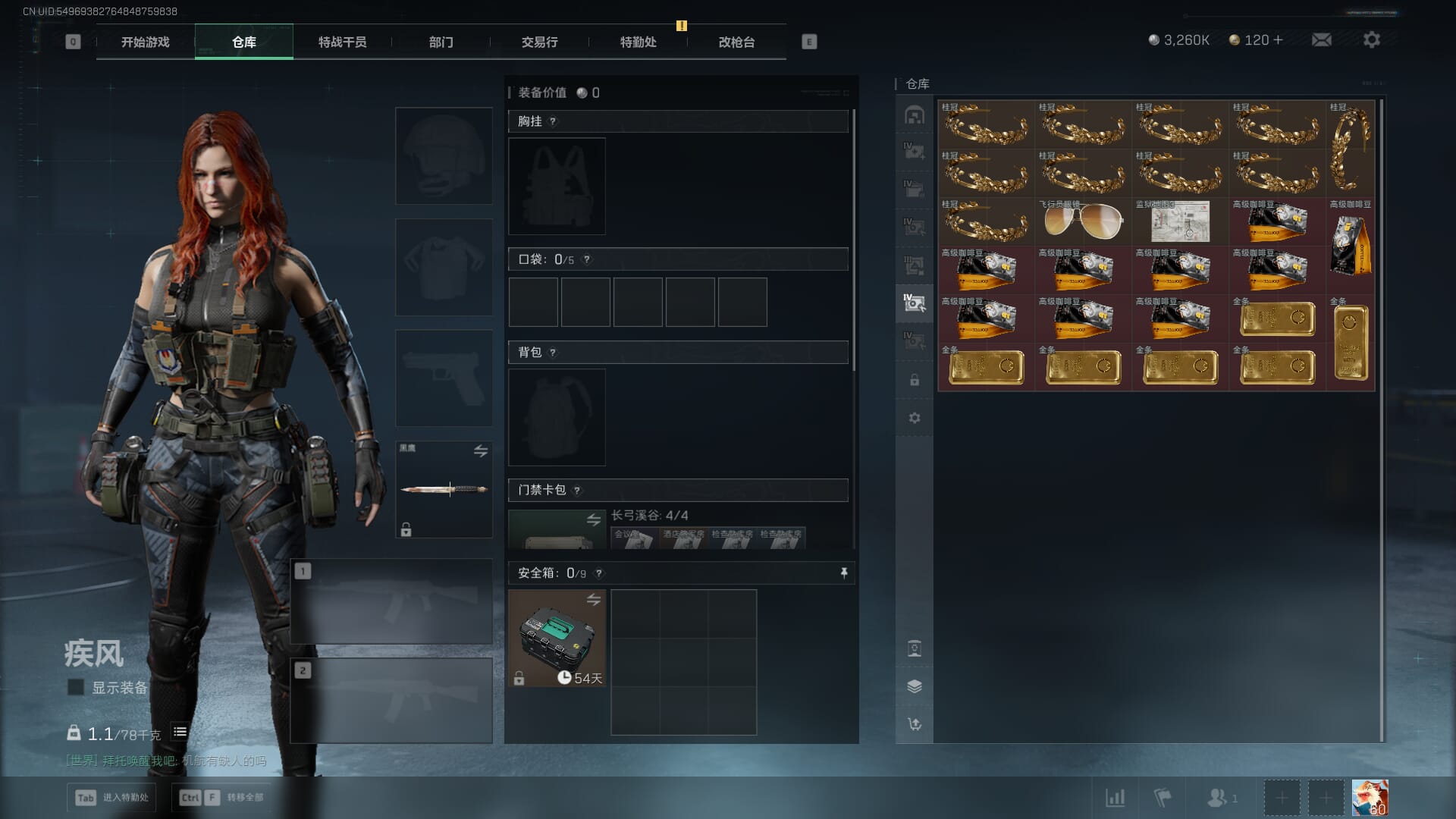Open the weight details list icon
The width and height of the screenshot is (1456, 819).
180,732
